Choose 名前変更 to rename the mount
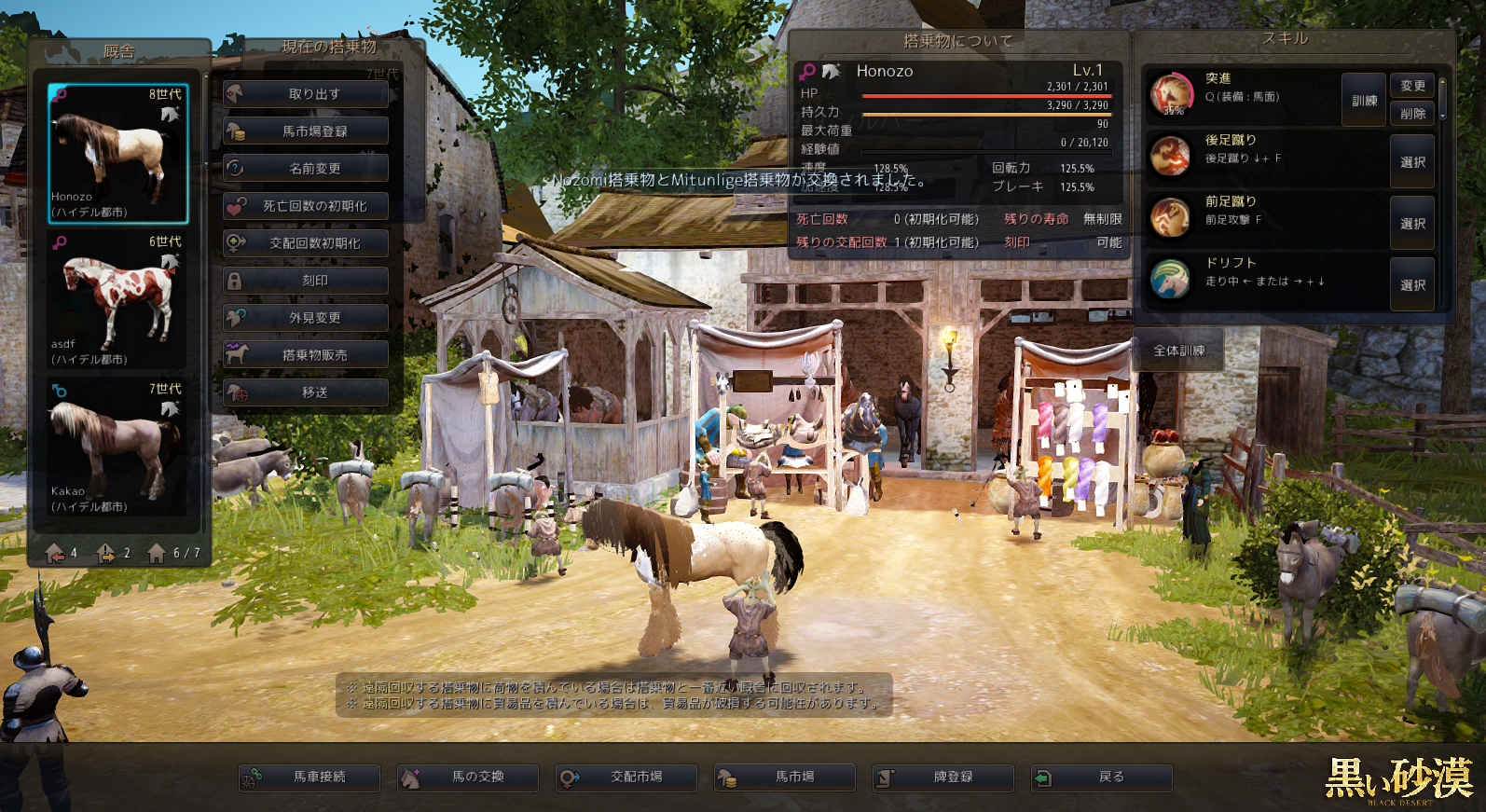 tap(306, 169)
